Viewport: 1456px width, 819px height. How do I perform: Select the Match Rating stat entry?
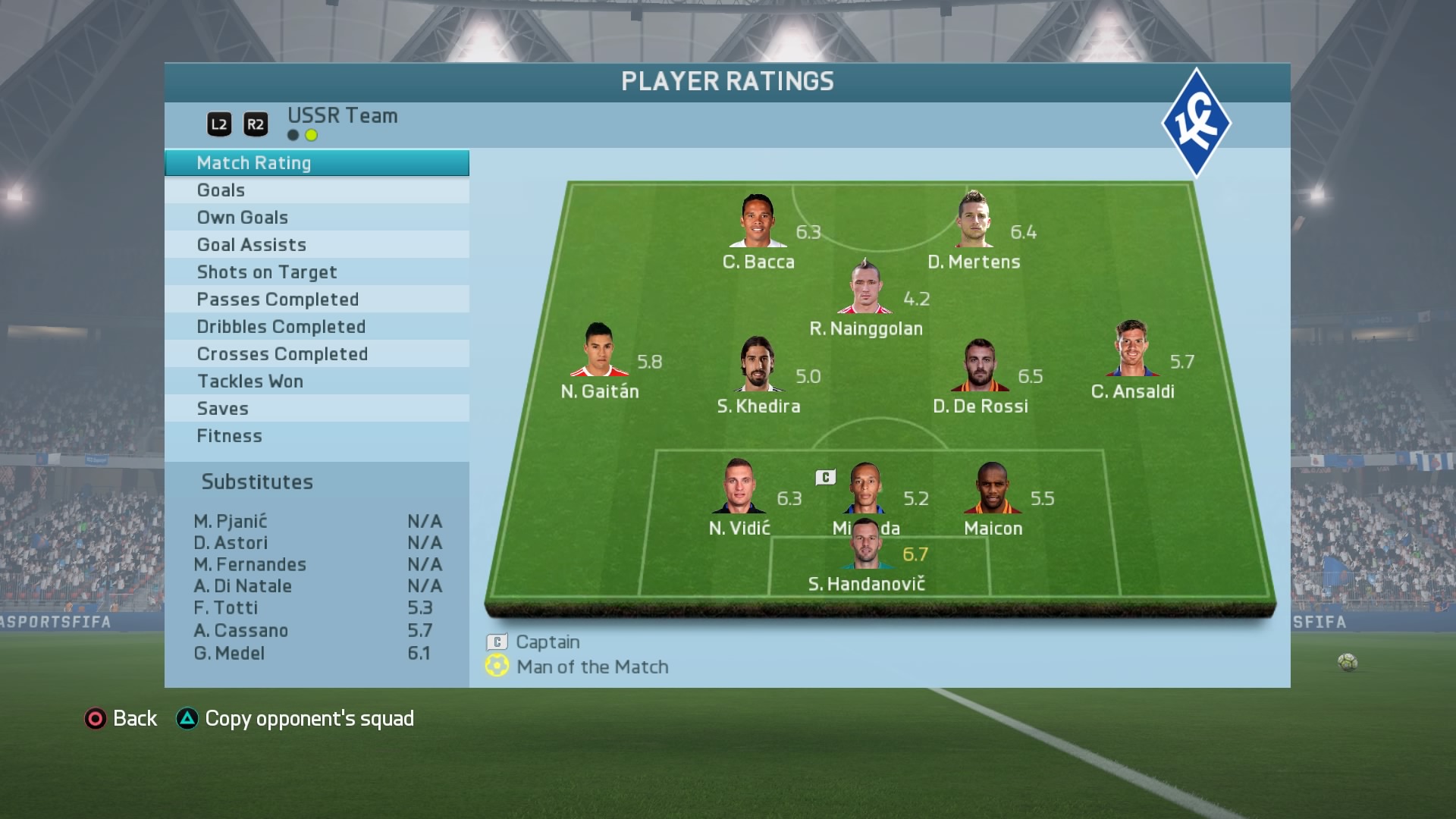[316, 163]
